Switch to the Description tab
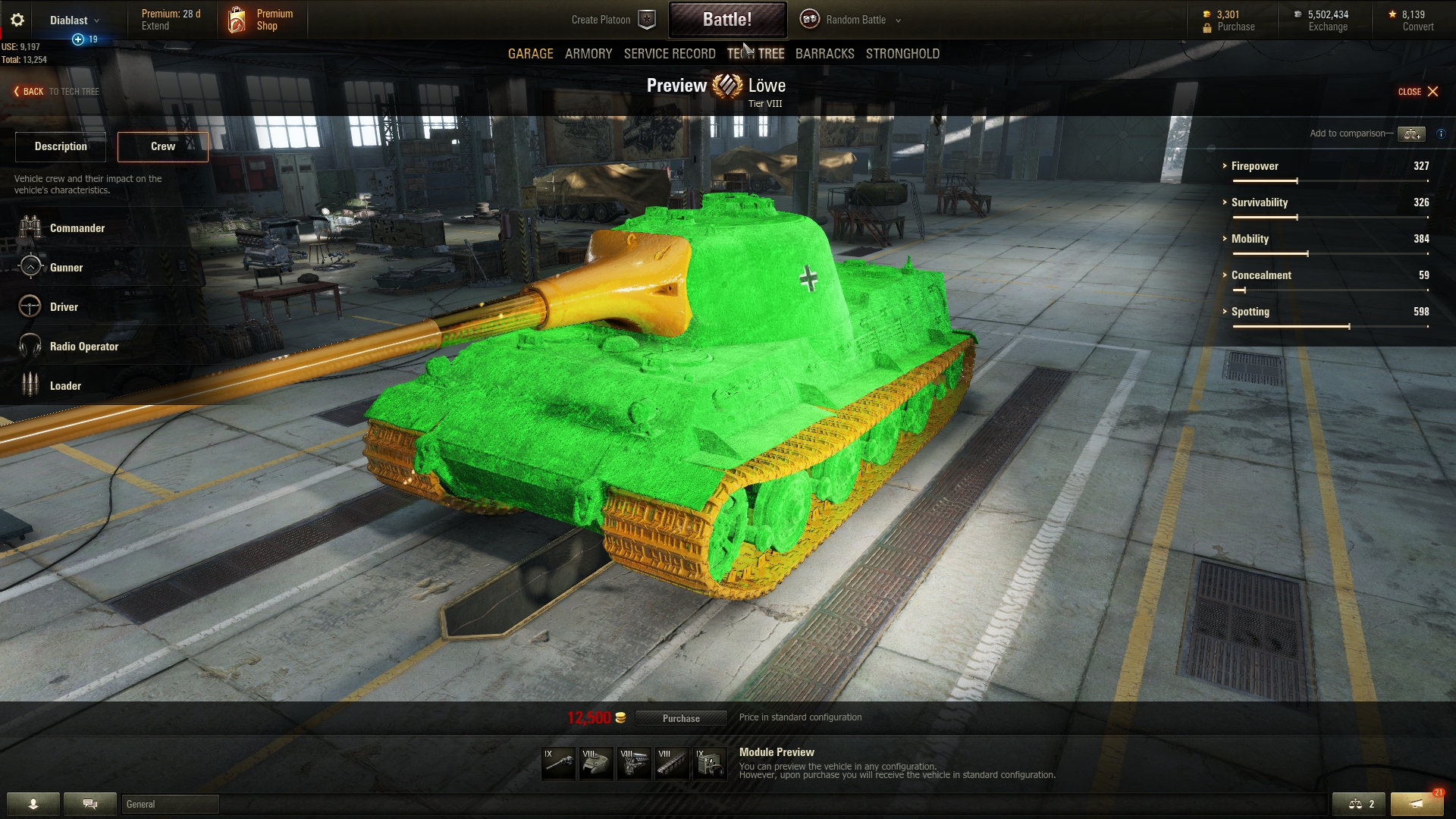The height and width of the screenshot is (819, 1456). coord(60,146)
